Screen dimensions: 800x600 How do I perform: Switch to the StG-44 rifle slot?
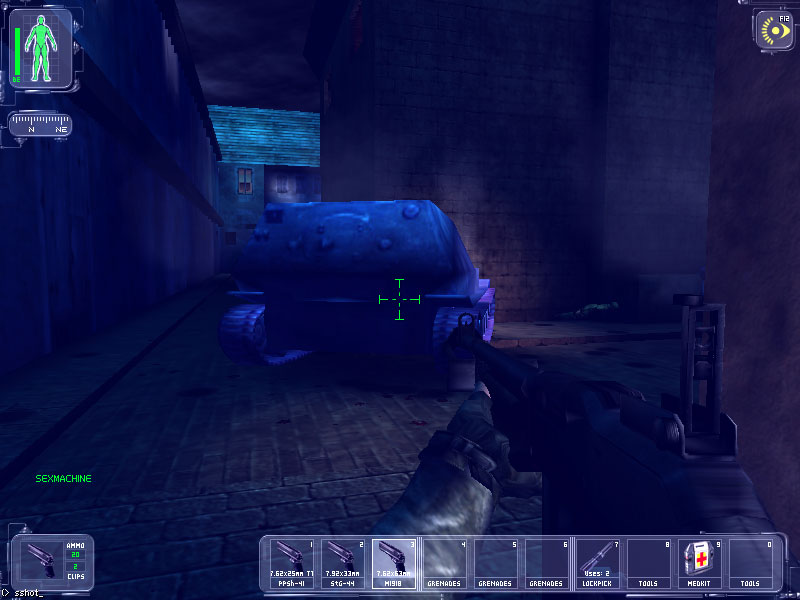click(343, 564)
